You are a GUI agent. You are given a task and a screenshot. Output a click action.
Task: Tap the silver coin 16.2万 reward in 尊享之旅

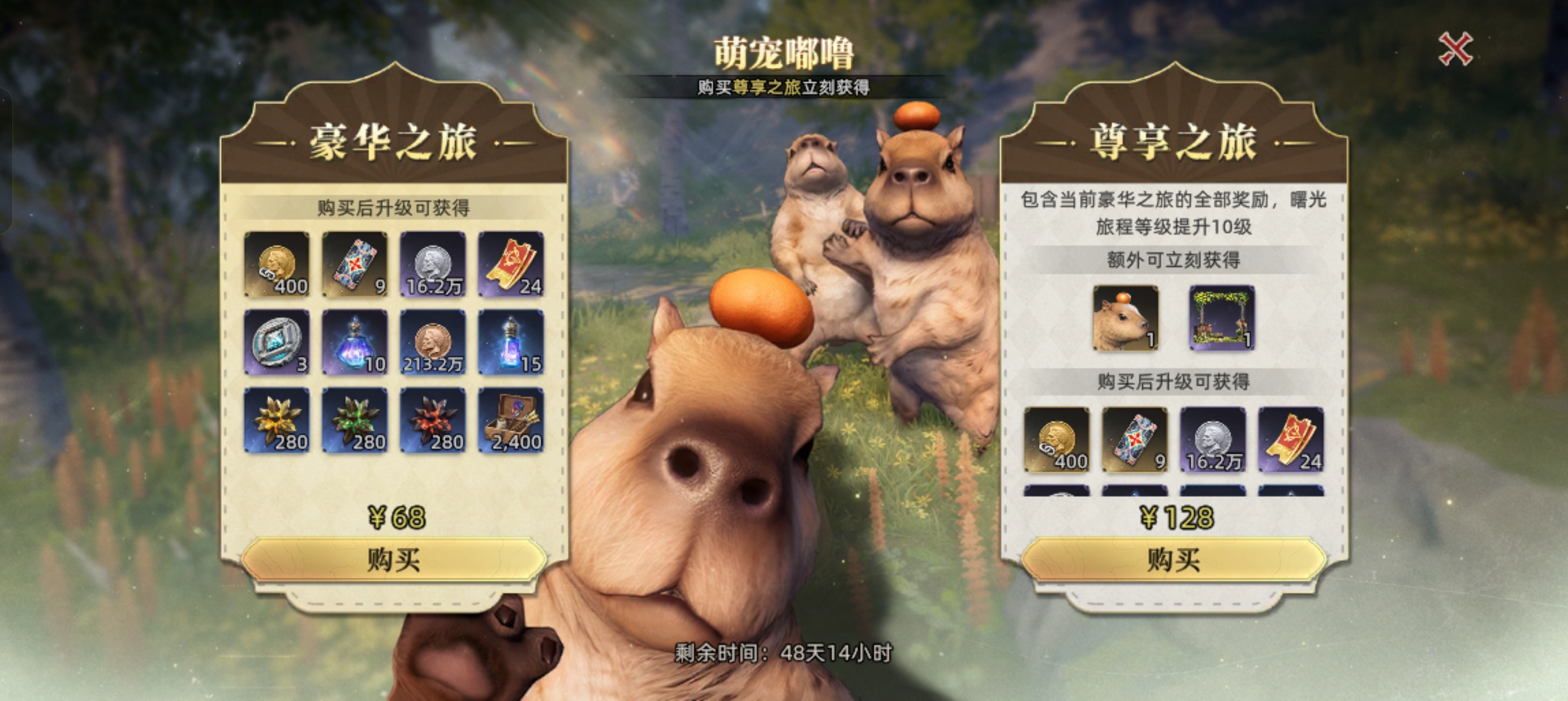click(x=1213, y=440)
